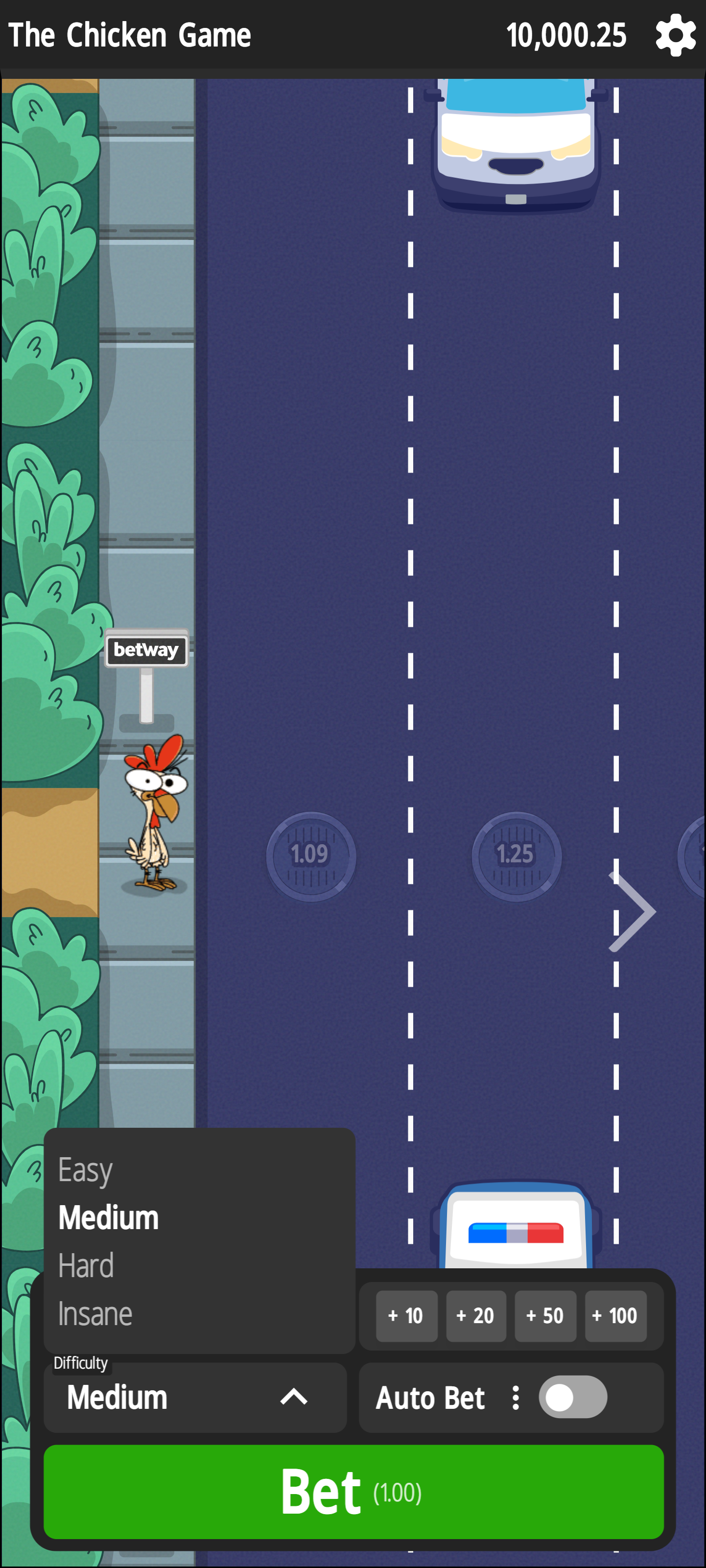The width and height of the screenshot is (706, 1568).
Task: Open the Auto Bet options kebab menu
Action: 515,1398
